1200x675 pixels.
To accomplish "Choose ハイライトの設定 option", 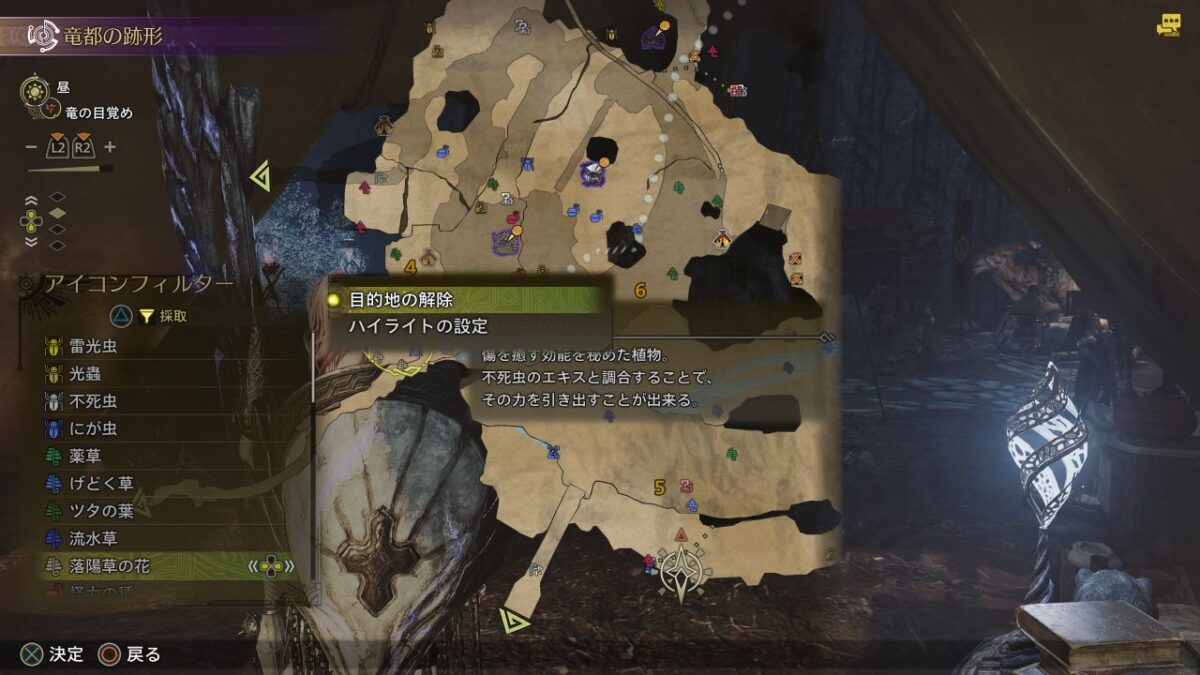I will pos(418,326).
